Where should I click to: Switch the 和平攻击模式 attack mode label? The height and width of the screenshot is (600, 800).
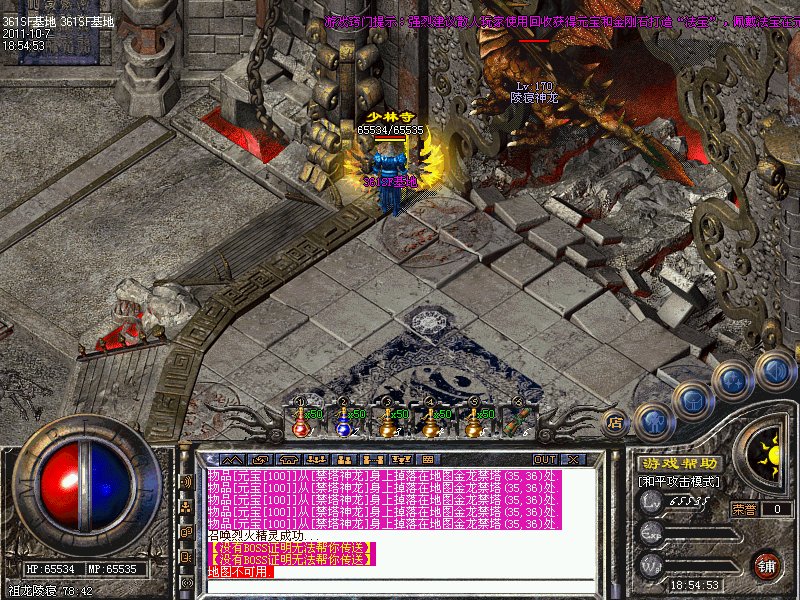coord(679,482)
